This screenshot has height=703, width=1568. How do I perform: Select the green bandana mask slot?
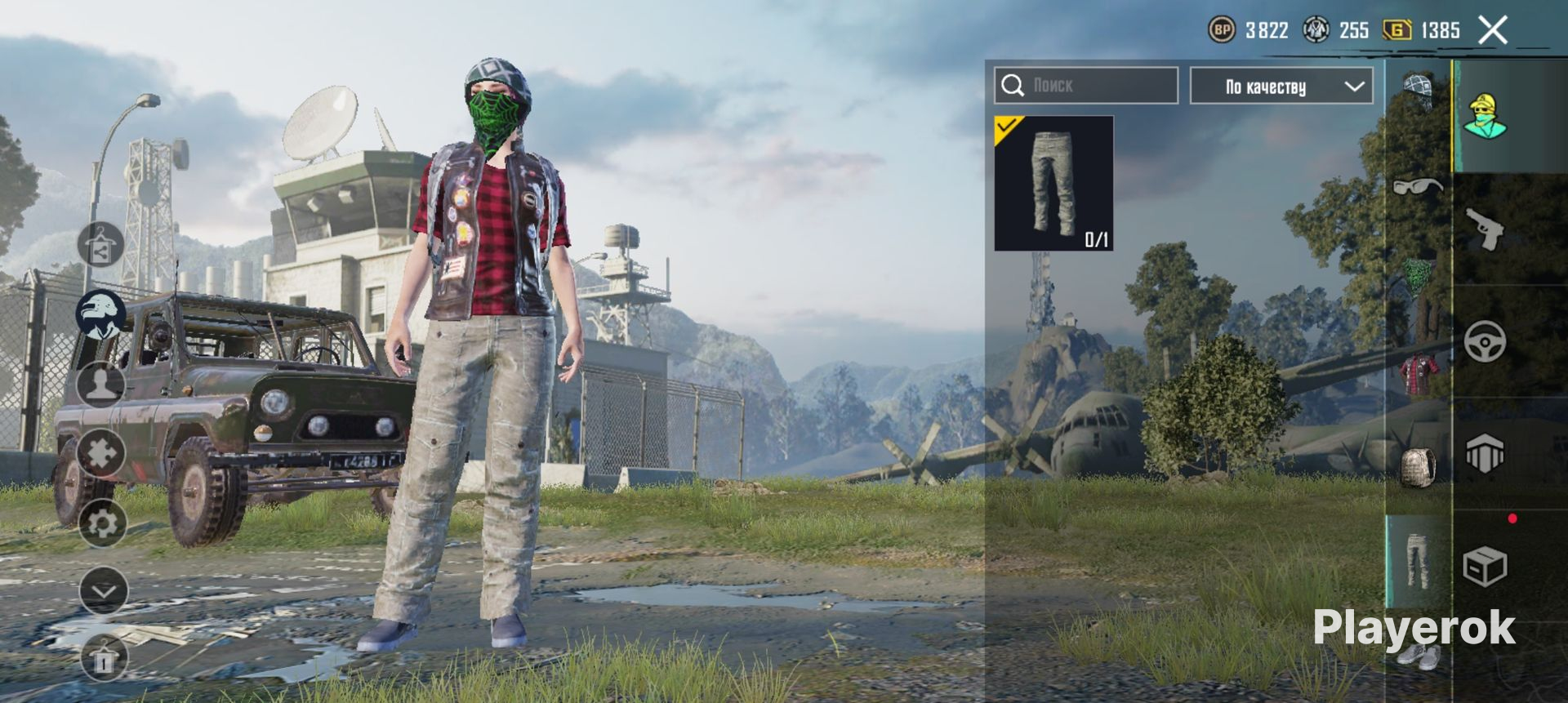point(1419,278)
